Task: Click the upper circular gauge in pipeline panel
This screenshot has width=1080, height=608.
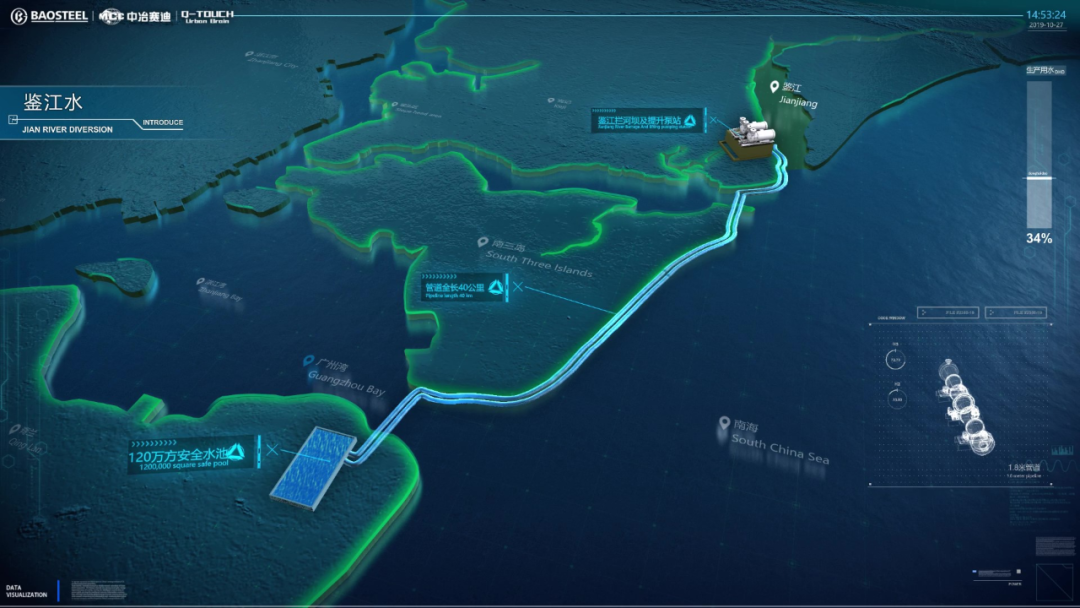Action: (x=895, y=360)
